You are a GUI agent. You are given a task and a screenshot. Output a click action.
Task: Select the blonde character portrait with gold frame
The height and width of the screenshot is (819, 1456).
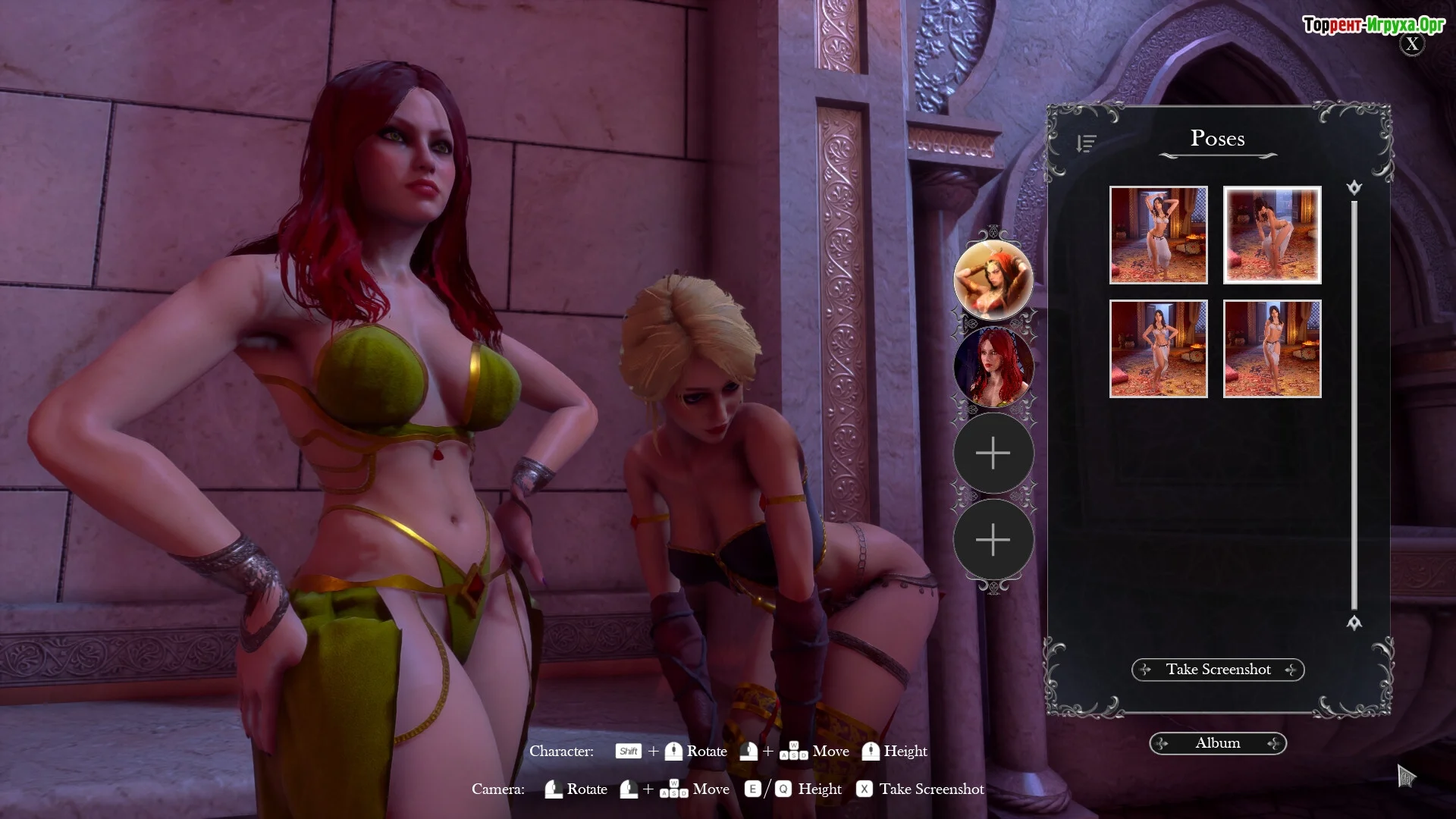tap(993, 281)
